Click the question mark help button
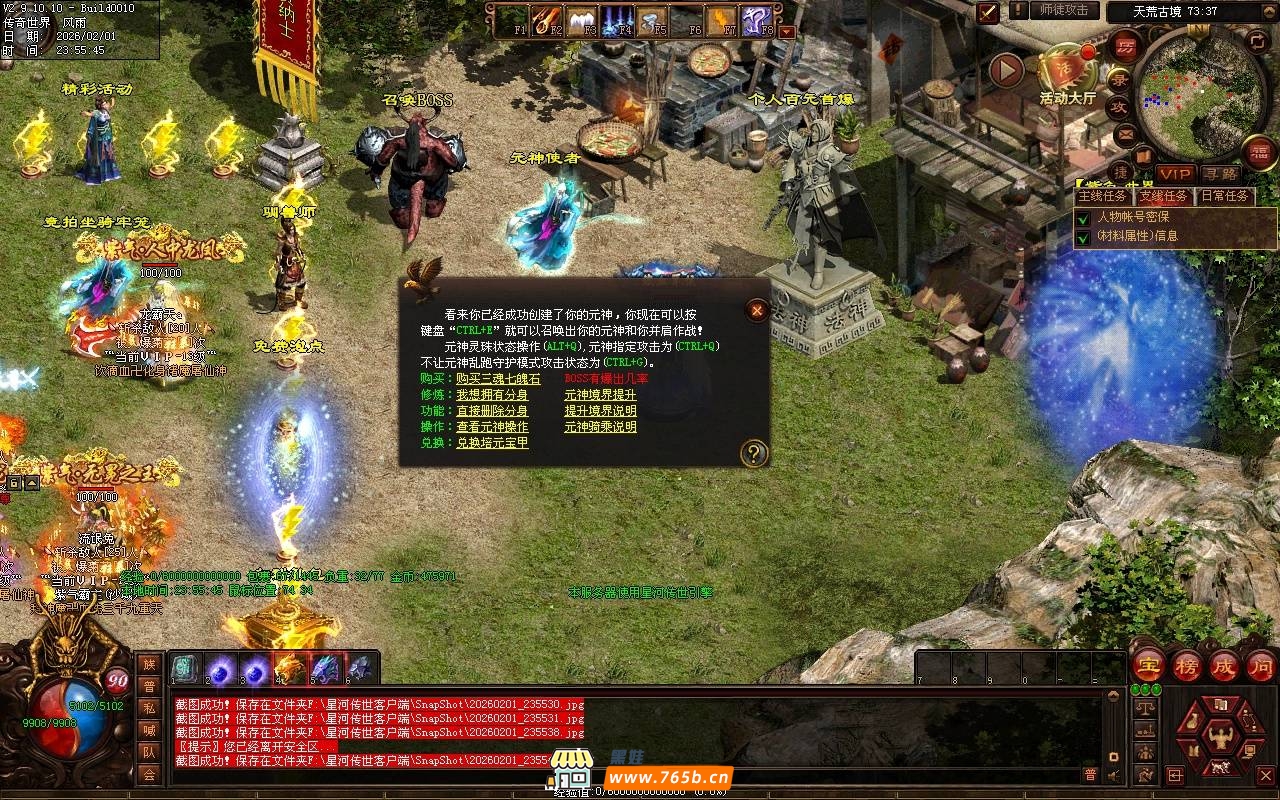The height and width of the screenshot is (800, 1280). tap(754, 454)
